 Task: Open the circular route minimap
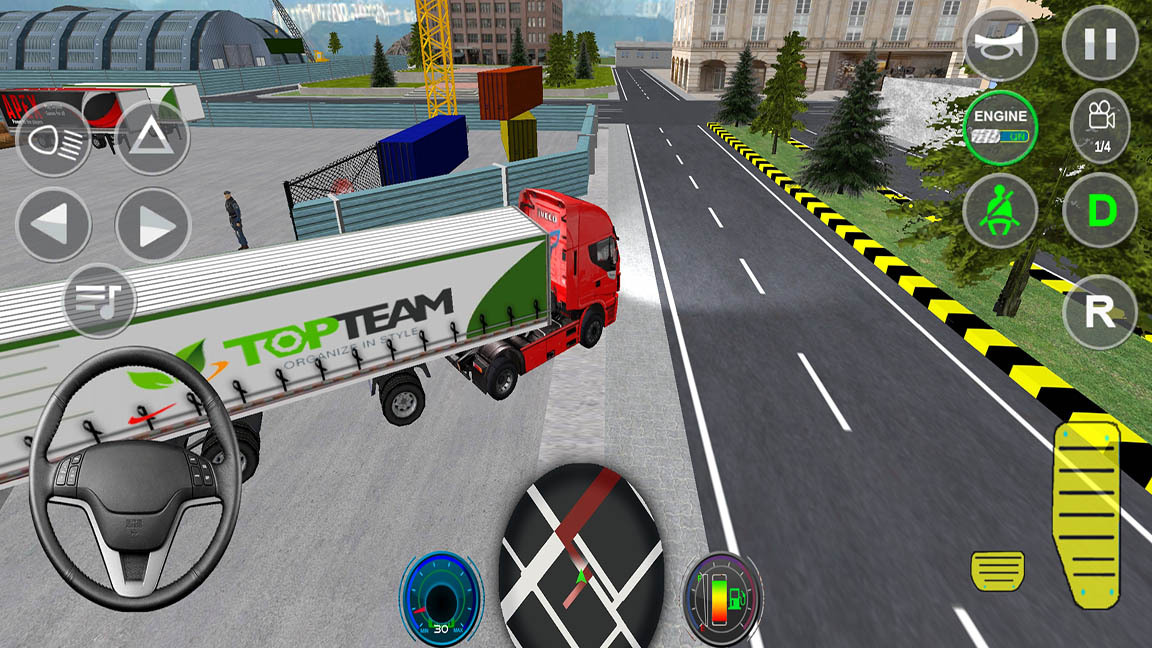point(581,560)
